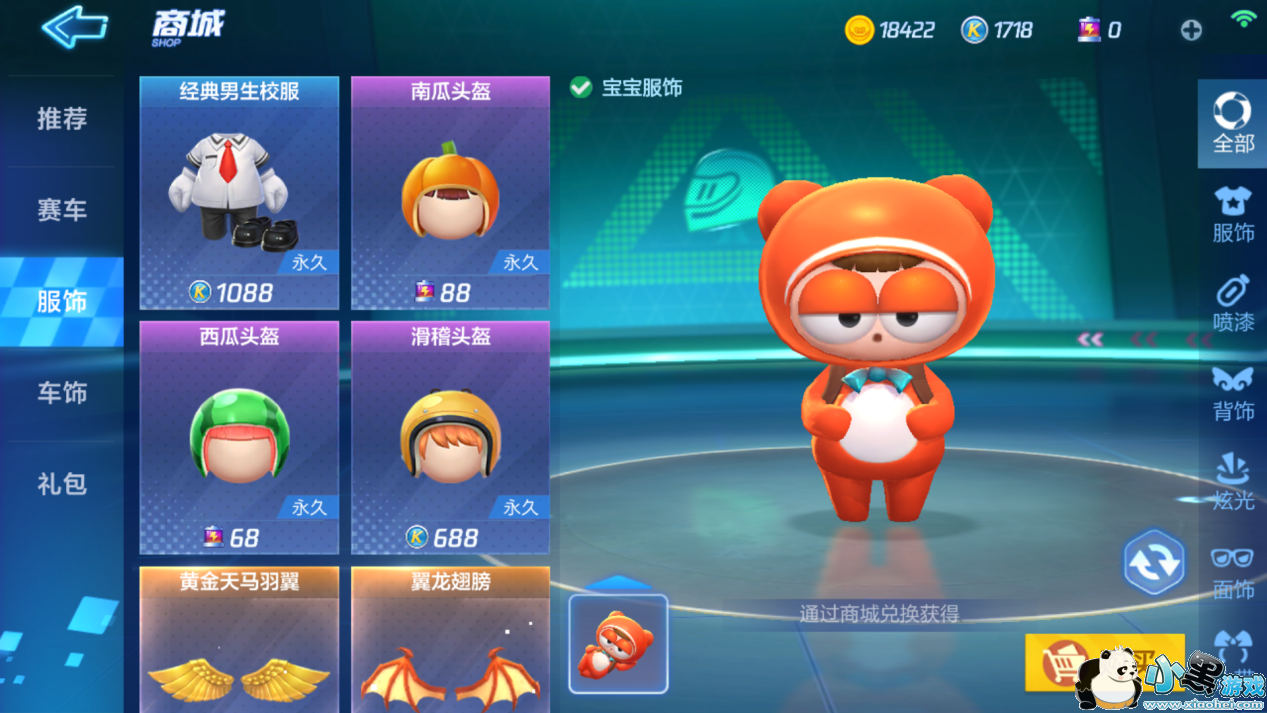Viewport: 1267px width, 713px height.
Task: Filter by 背饰 back accessories
Action: click(1232, 392)
